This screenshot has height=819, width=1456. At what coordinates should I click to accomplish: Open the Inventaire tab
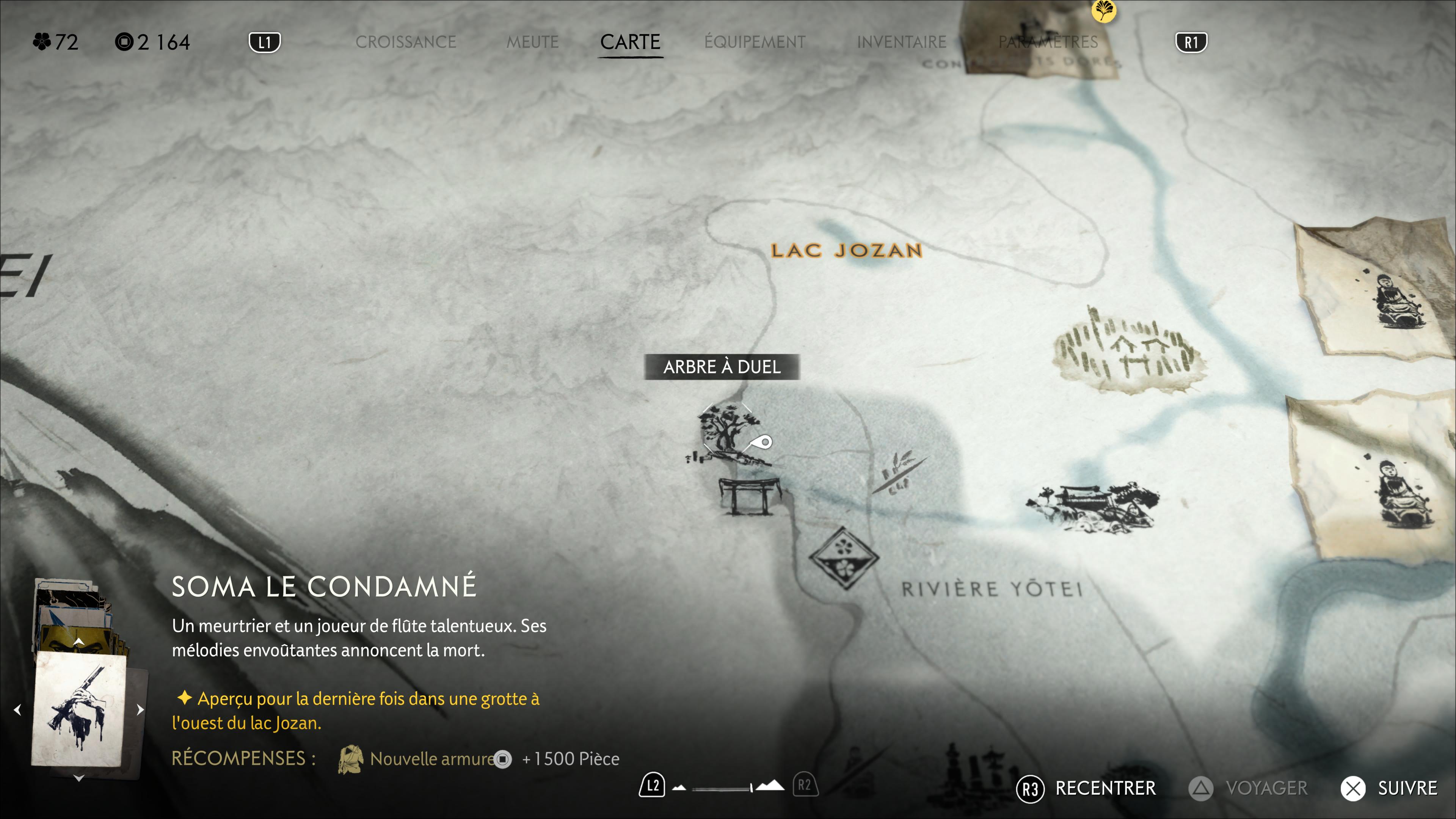tap(901, 42)
